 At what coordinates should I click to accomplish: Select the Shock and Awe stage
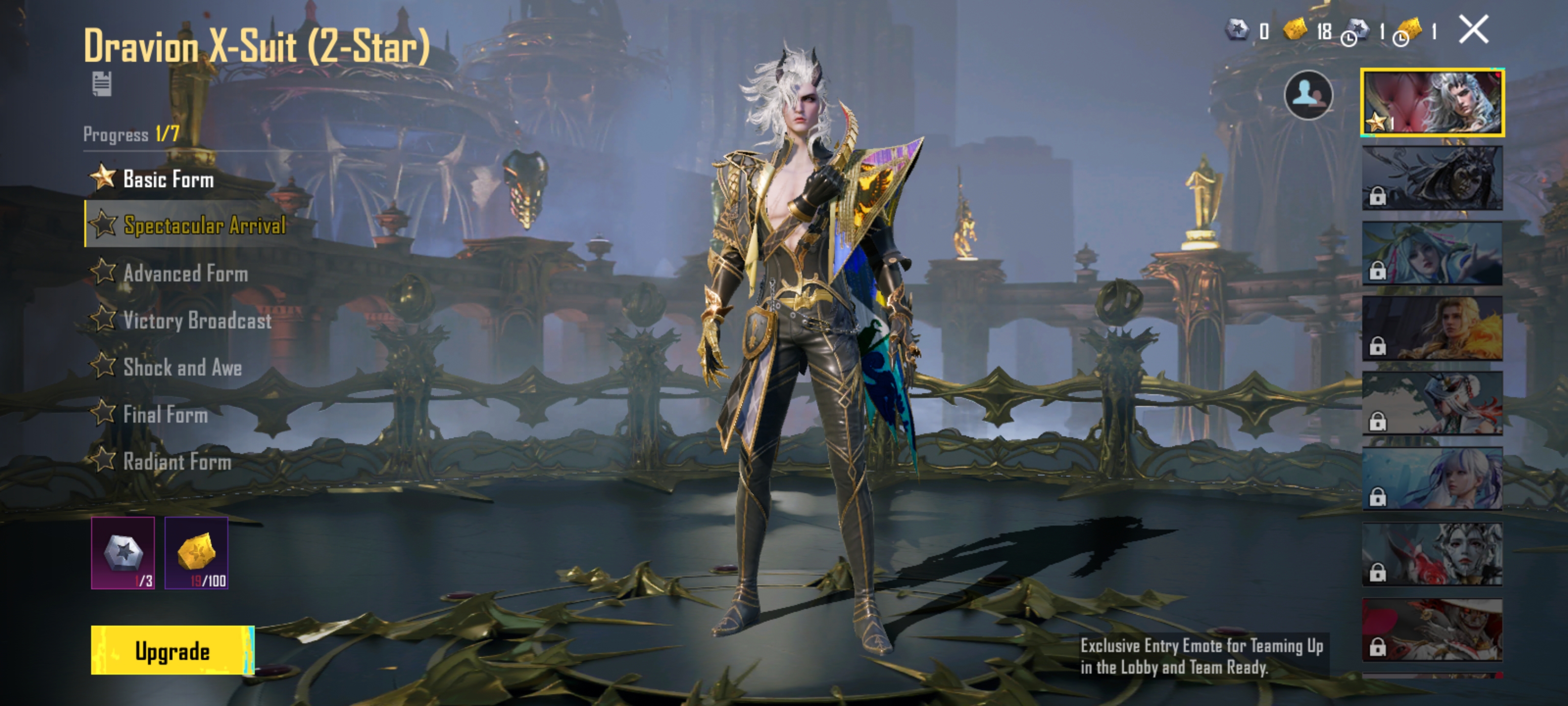coord(182,367)
